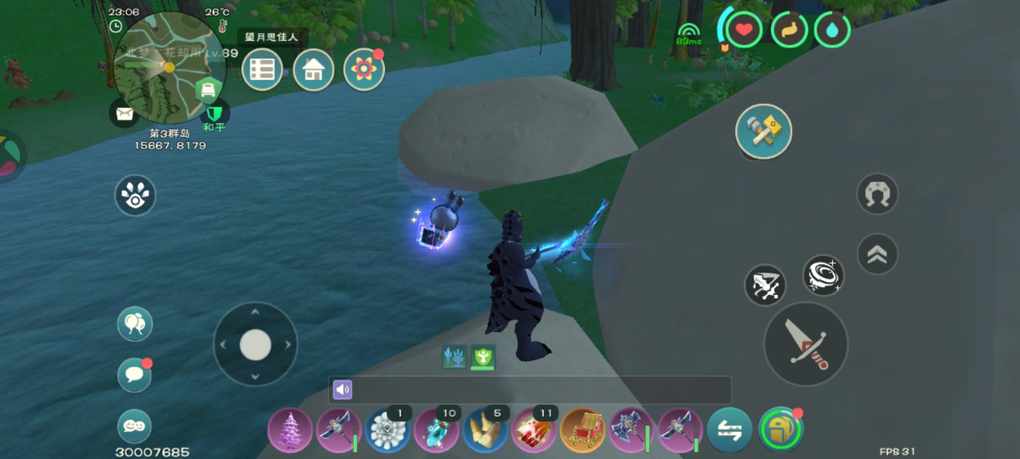
Task: Open the list menu button
Action: [x=262, y=70]
